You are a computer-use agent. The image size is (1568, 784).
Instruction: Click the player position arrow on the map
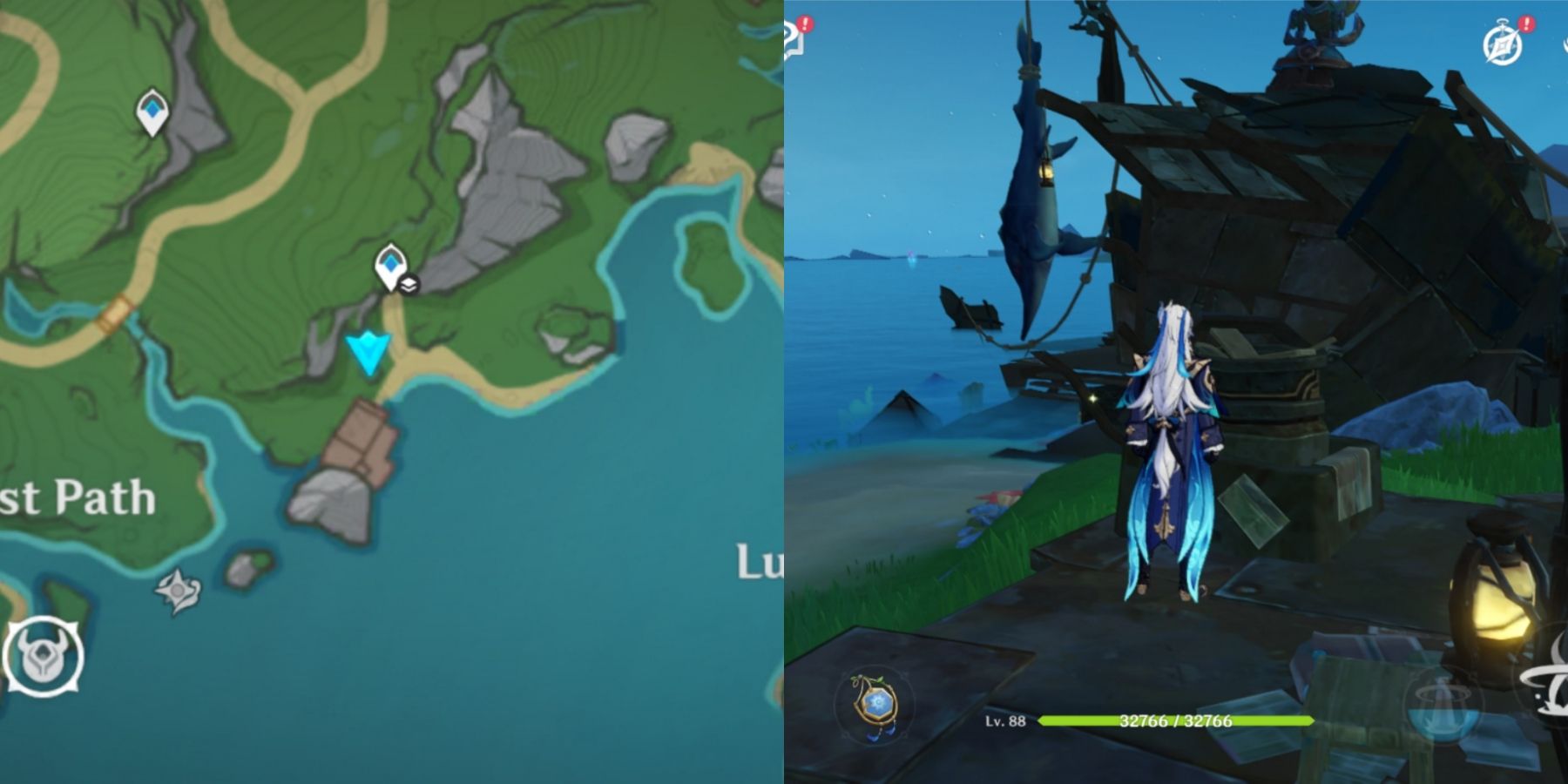click(x=366, y=348)
